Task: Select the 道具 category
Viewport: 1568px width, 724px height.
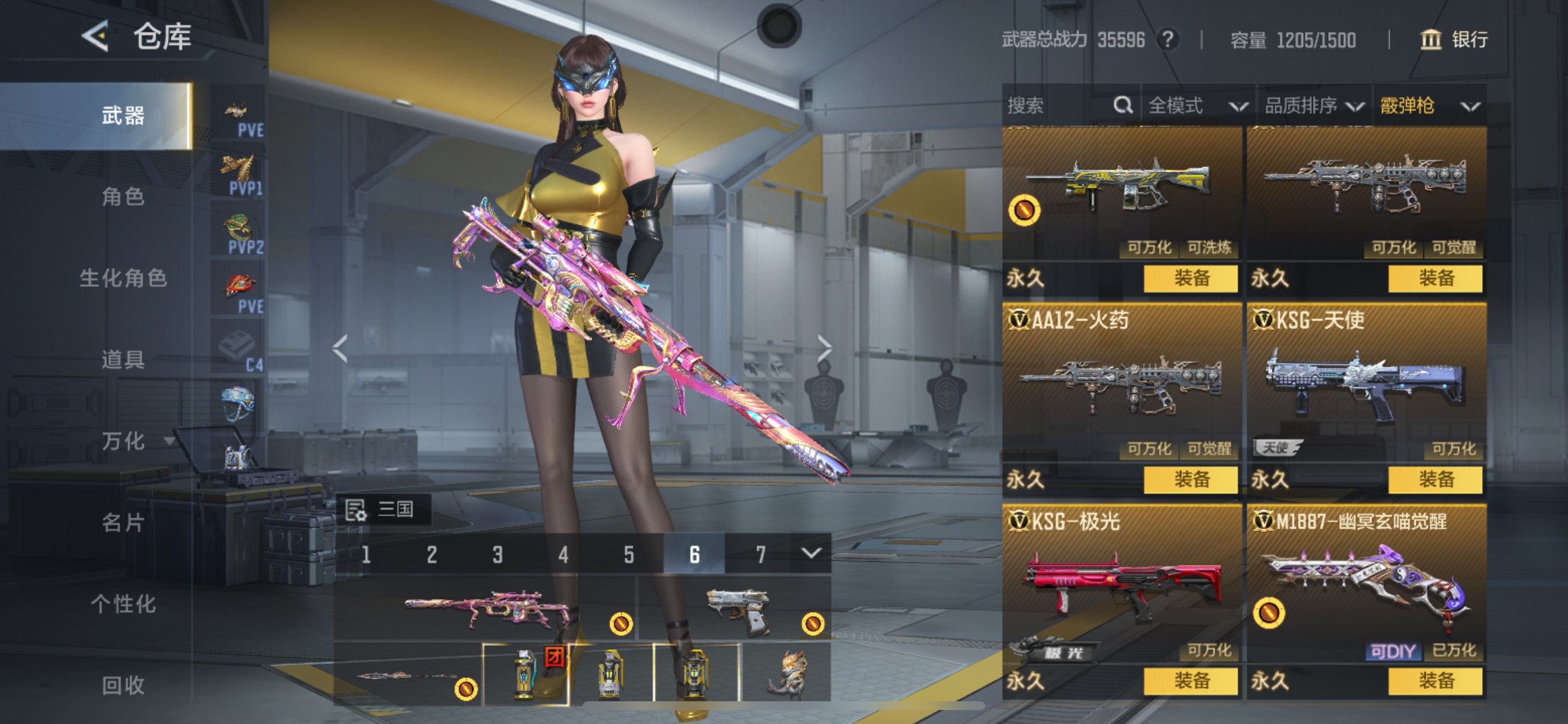Action: pyautogui.click(x=123, y=360)
